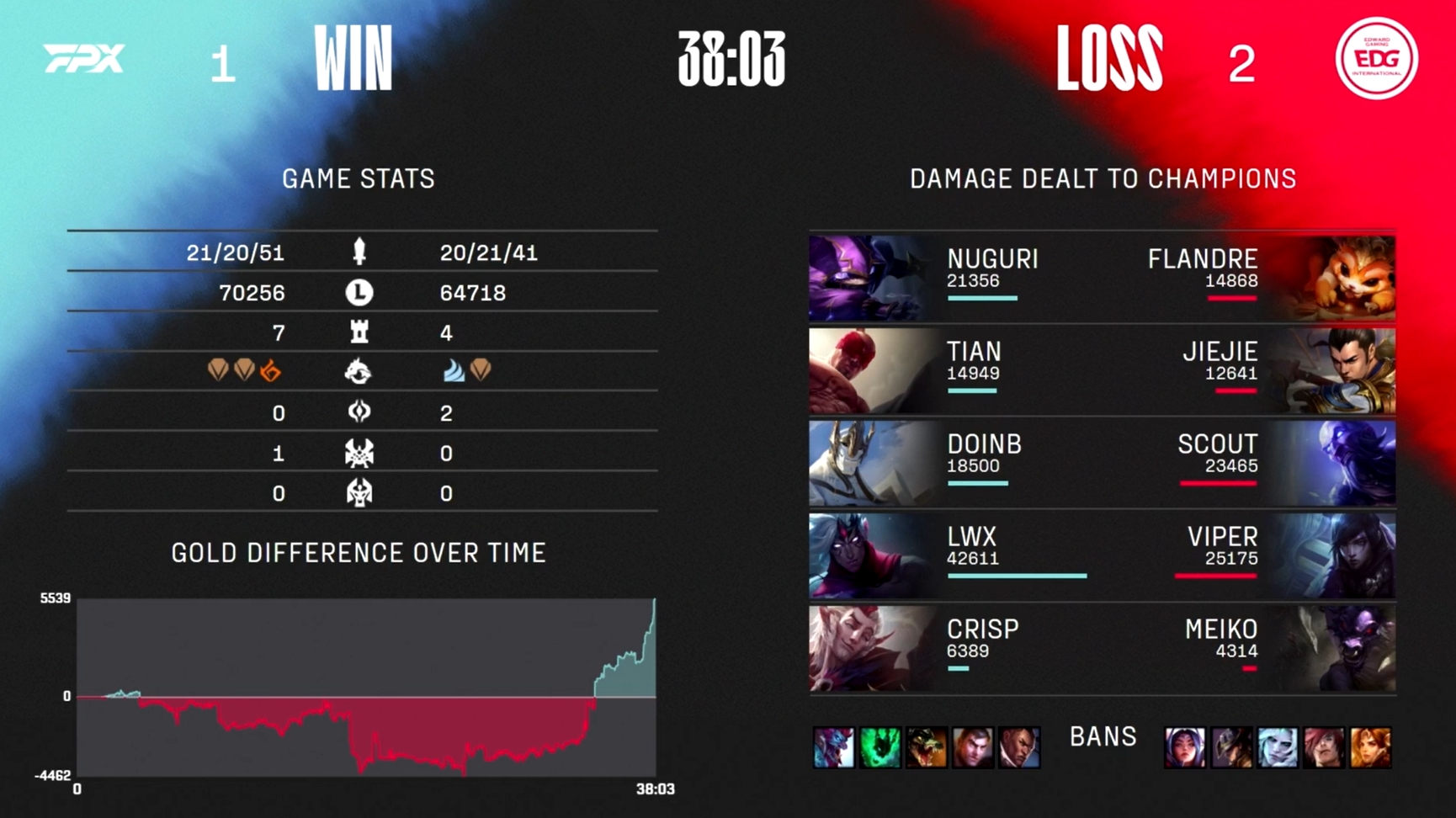This screenshot has height=818, width=1456.
Task: Click the FPX team logo
Action: [x=84, y=59]
